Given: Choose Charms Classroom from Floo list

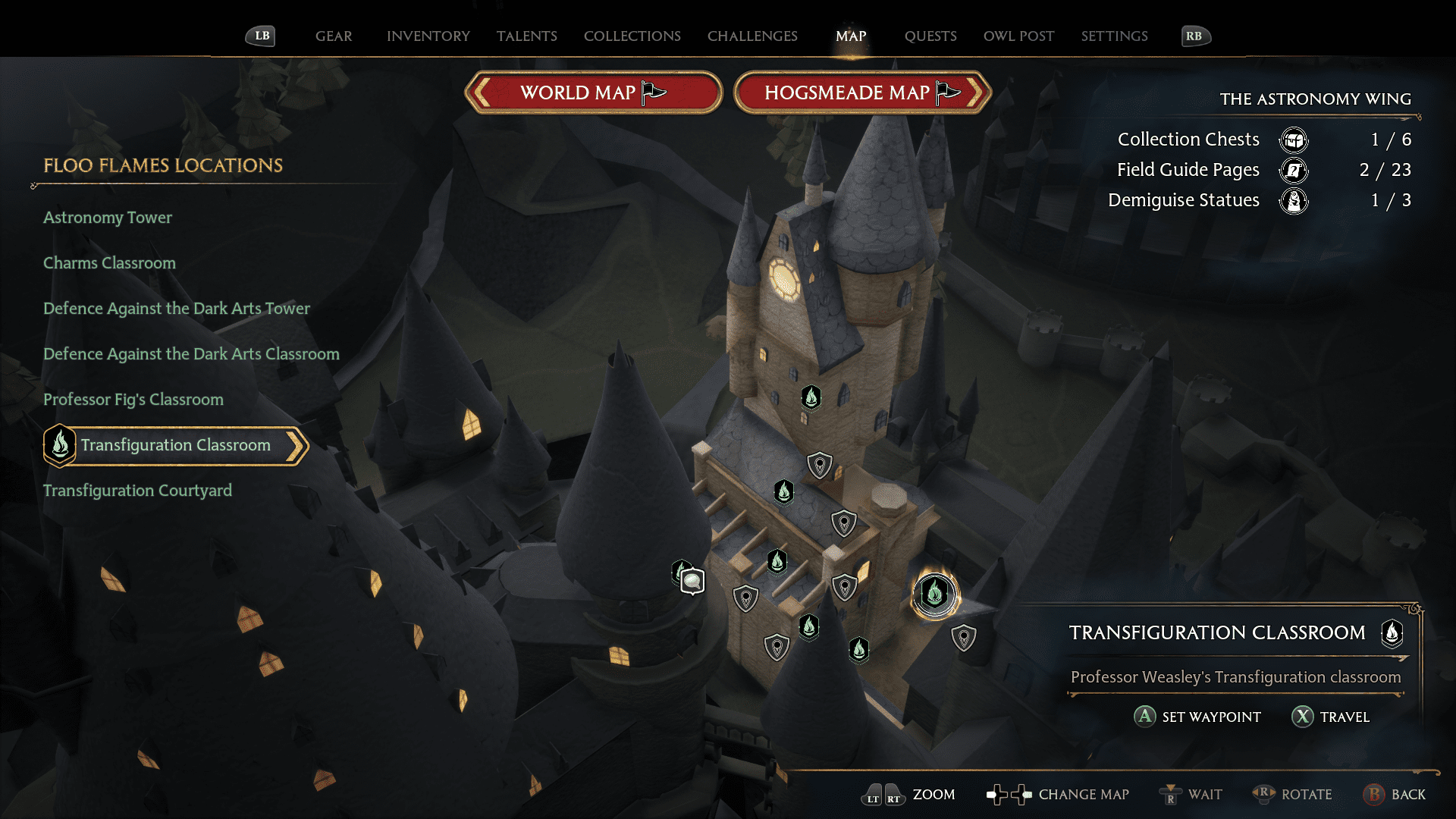Looking at the screenshot, I should pyautogui.click(x=109, y=263).
